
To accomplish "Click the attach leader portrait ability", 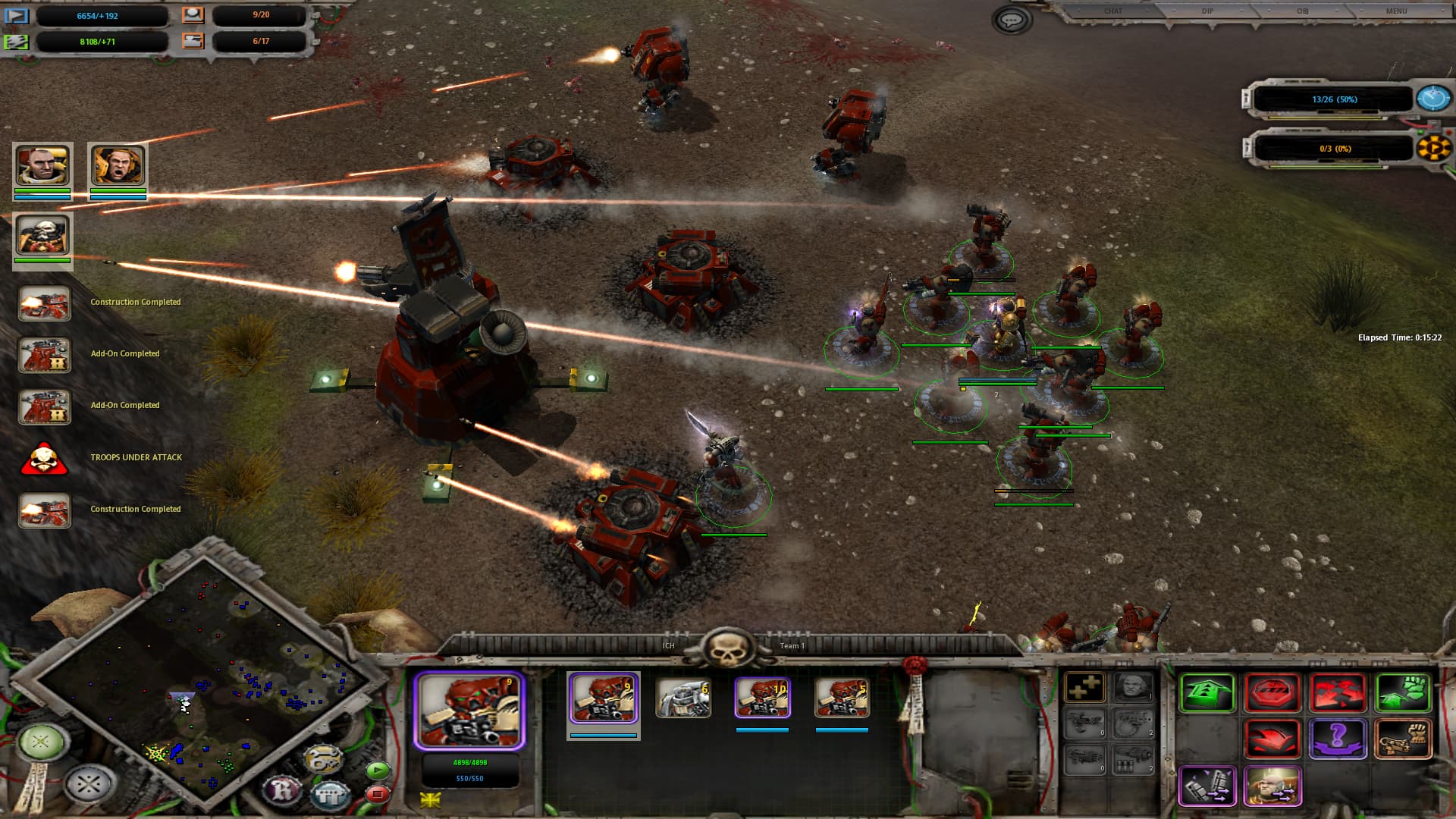I will 1272,786.
